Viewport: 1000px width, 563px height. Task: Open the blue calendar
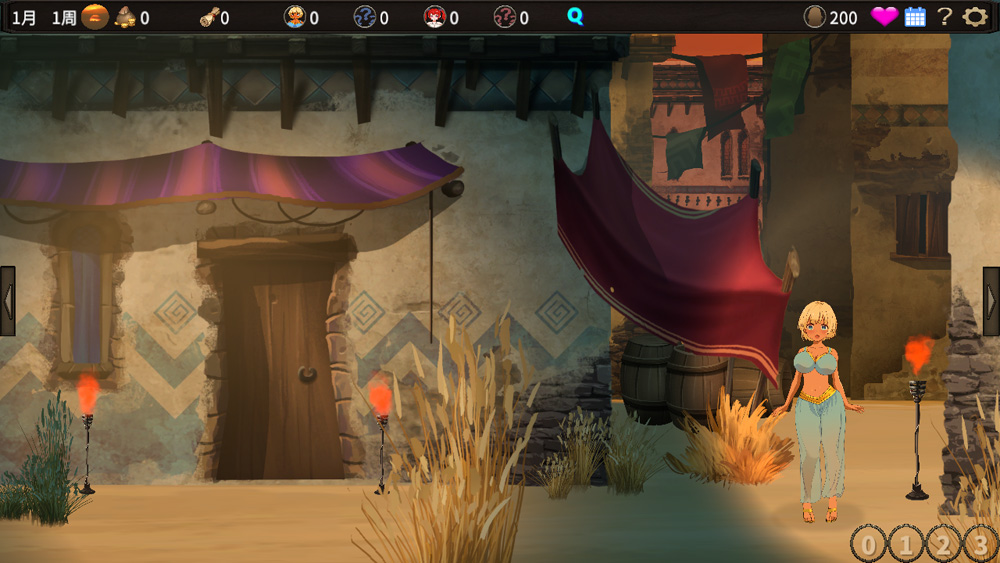915,17
